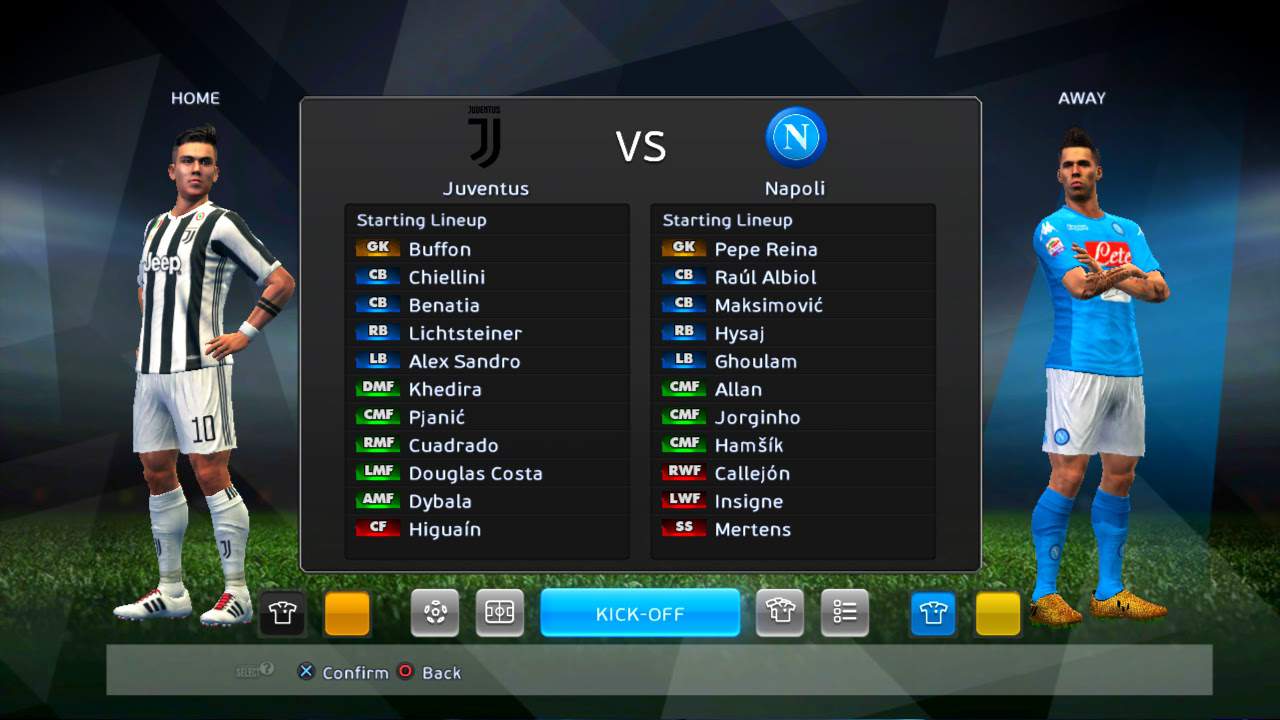Select the away team blue shirt icon

tap(933, 613)
